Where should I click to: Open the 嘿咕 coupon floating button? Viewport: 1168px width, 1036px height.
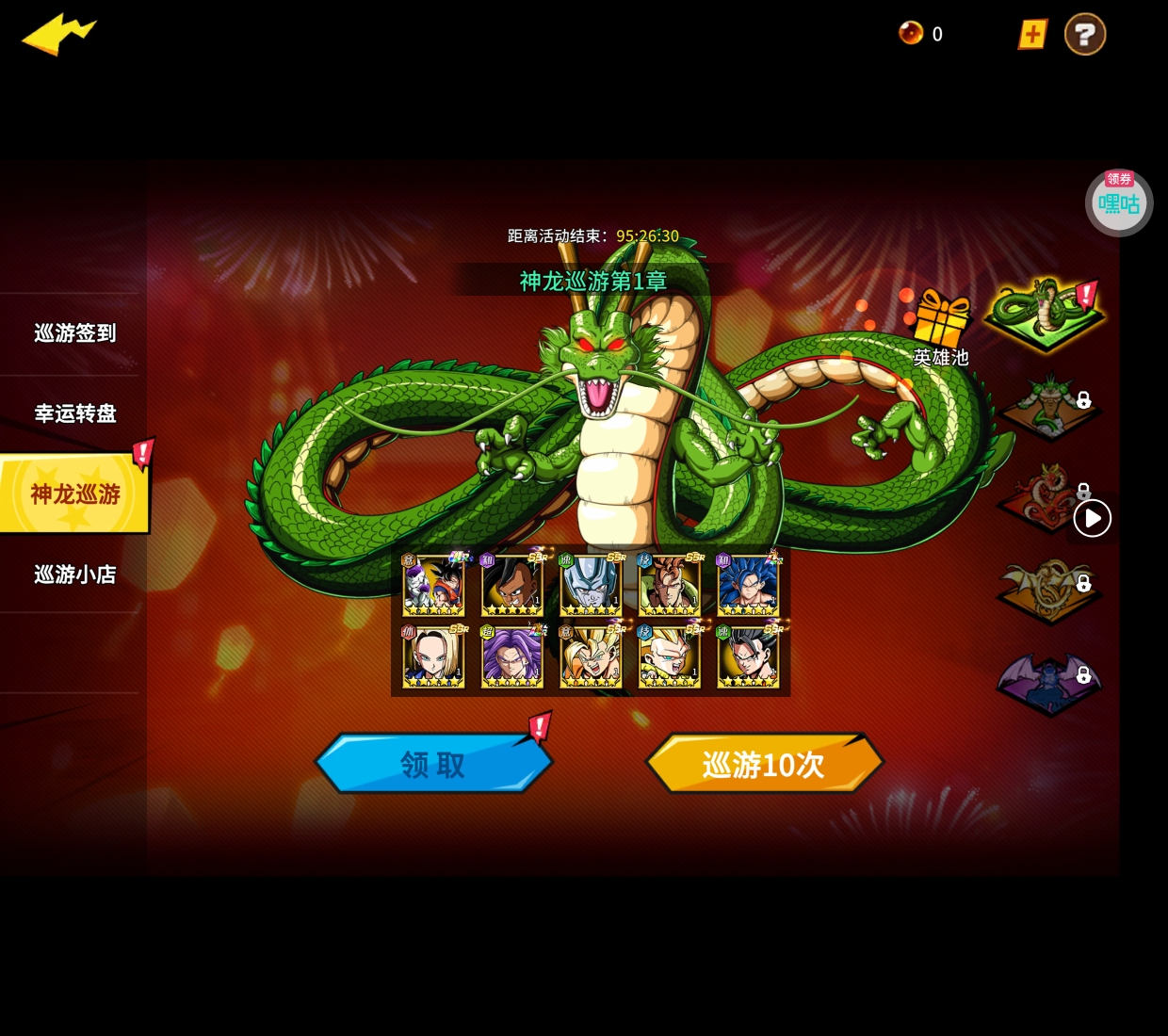click(x=1118, y=202)
